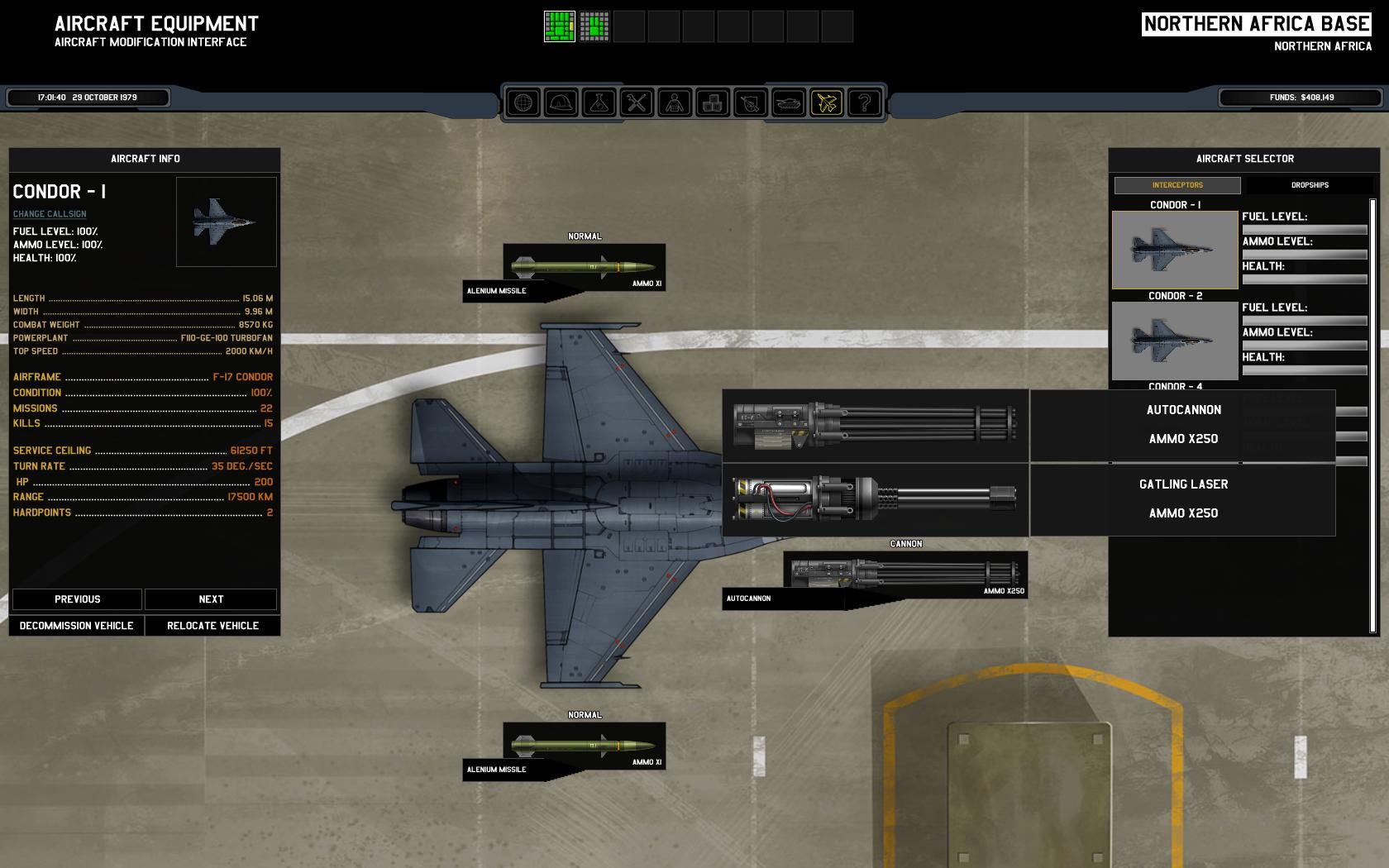Click the Change Callsign link

point(50,214)
